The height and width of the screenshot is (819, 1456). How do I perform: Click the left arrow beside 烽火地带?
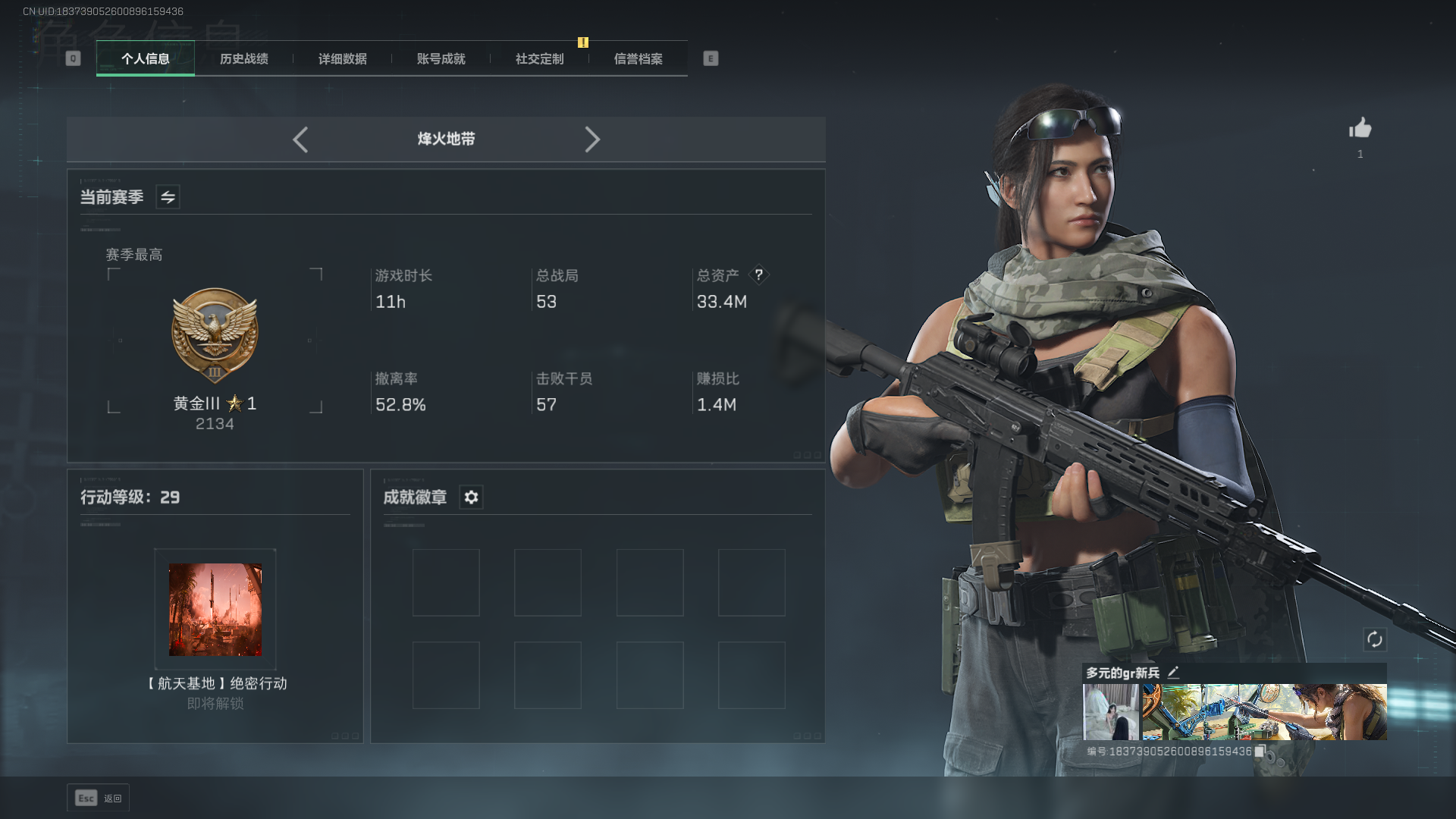pos(300,140)
